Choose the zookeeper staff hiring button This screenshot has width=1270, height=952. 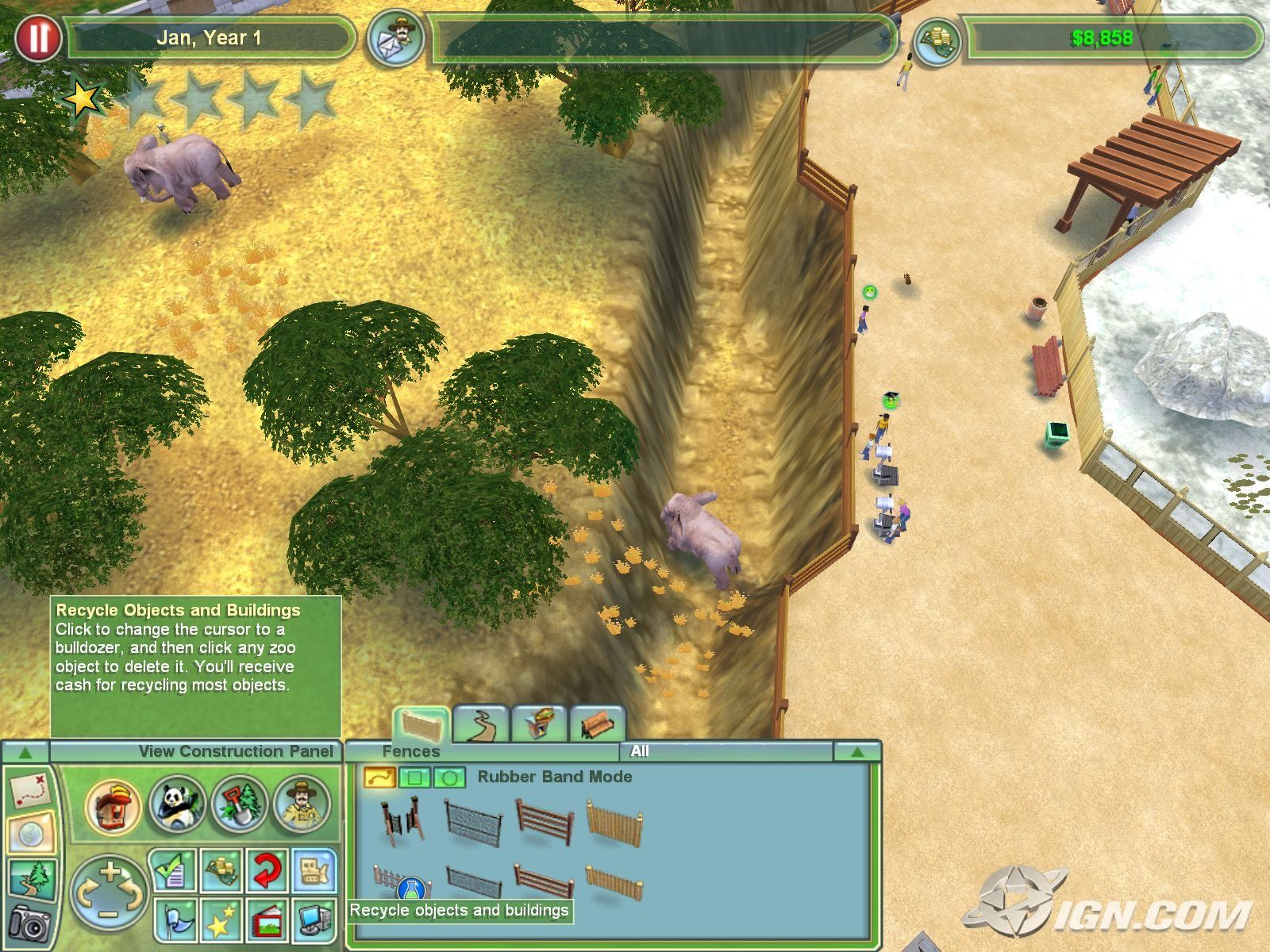click(302, 805)
